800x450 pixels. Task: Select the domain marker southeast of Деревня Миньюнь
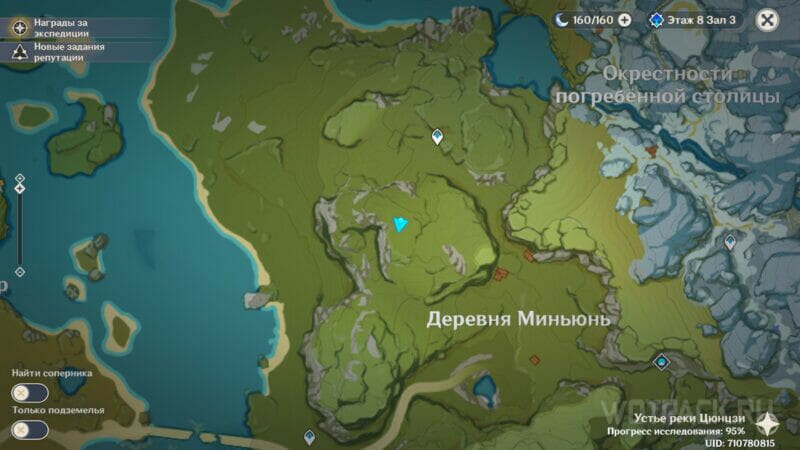(660, 361)
